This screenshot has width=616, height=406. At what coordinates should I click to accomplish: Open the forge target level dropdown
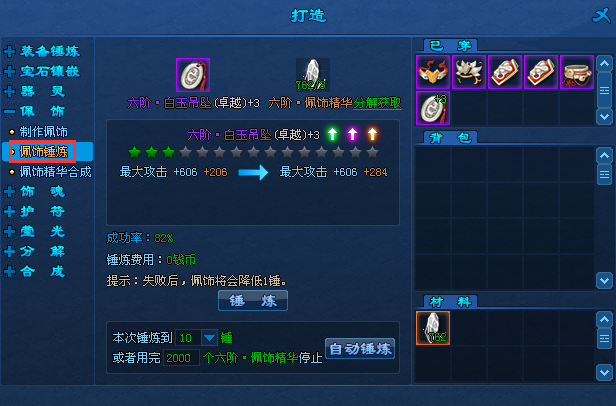point(209,337)
